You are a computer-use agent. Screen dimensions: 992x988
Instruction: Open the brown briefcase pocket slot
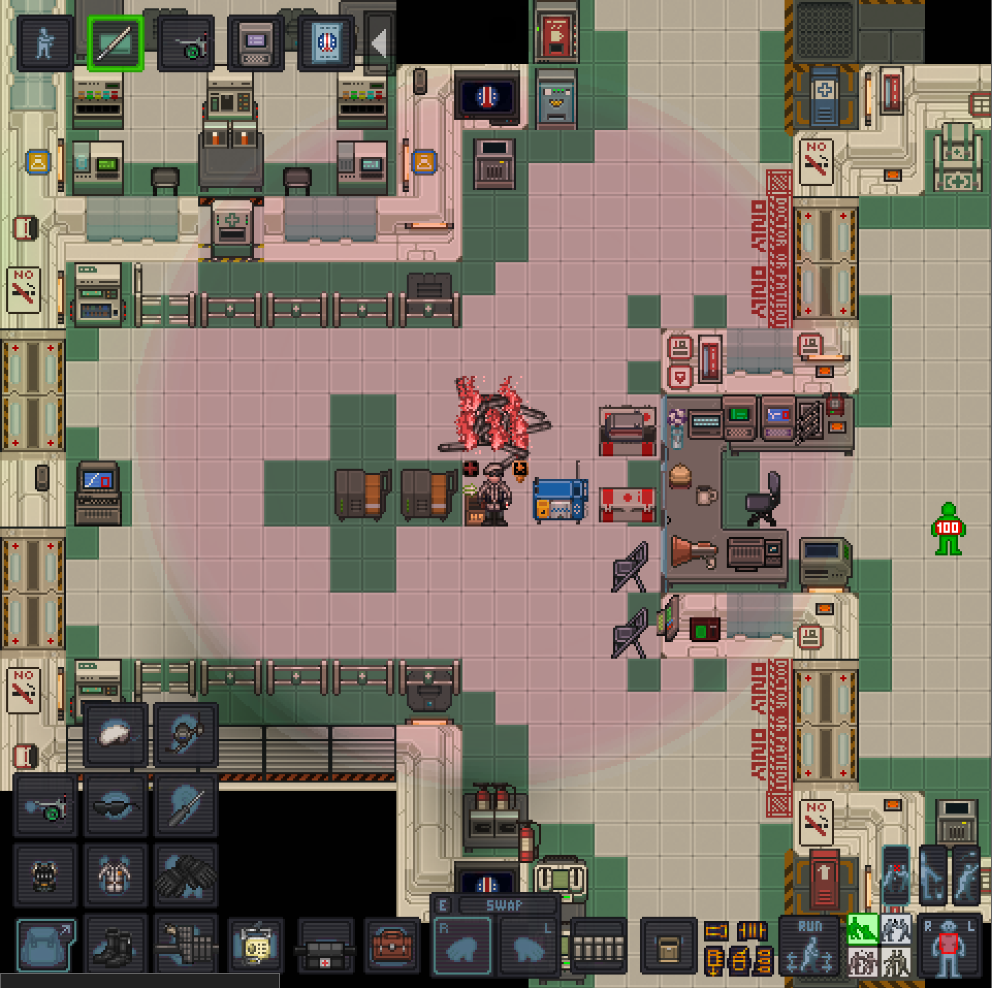(393, 945)
